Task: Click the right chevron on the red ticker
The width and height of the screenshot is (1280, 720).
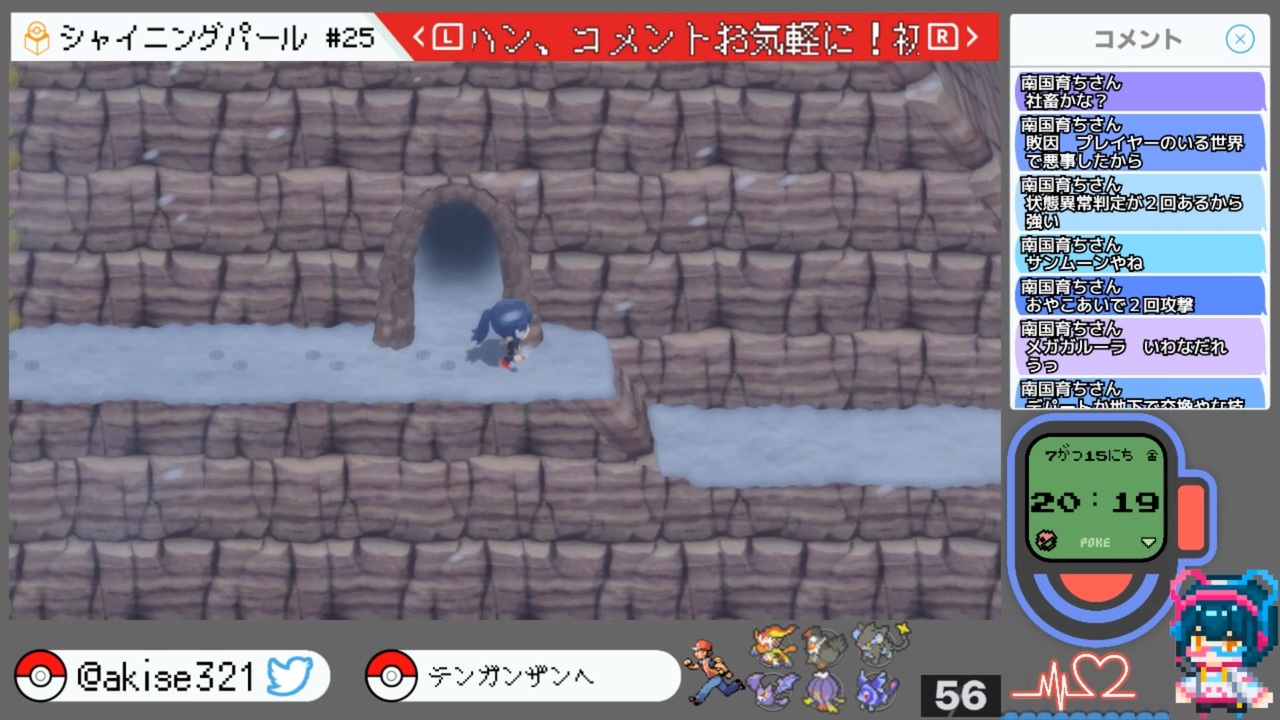Action: (x=971, y=36)
